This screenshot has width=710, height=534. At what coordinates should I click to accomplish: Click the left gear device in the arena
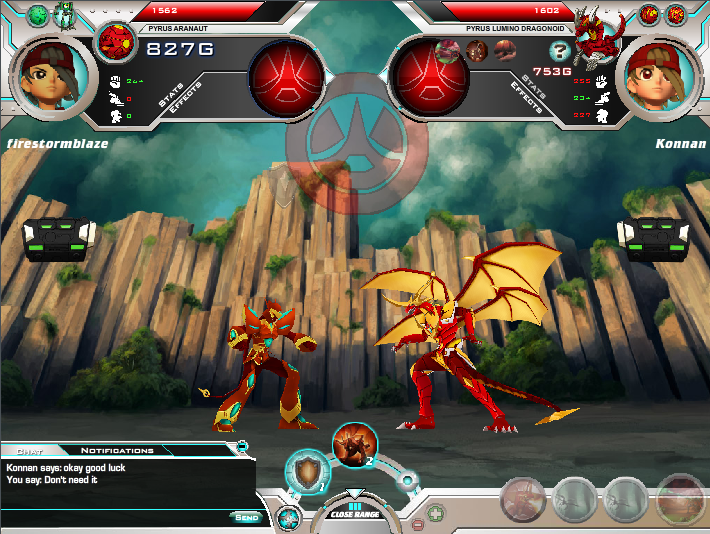pyautogui.click(x=61, y=239)
